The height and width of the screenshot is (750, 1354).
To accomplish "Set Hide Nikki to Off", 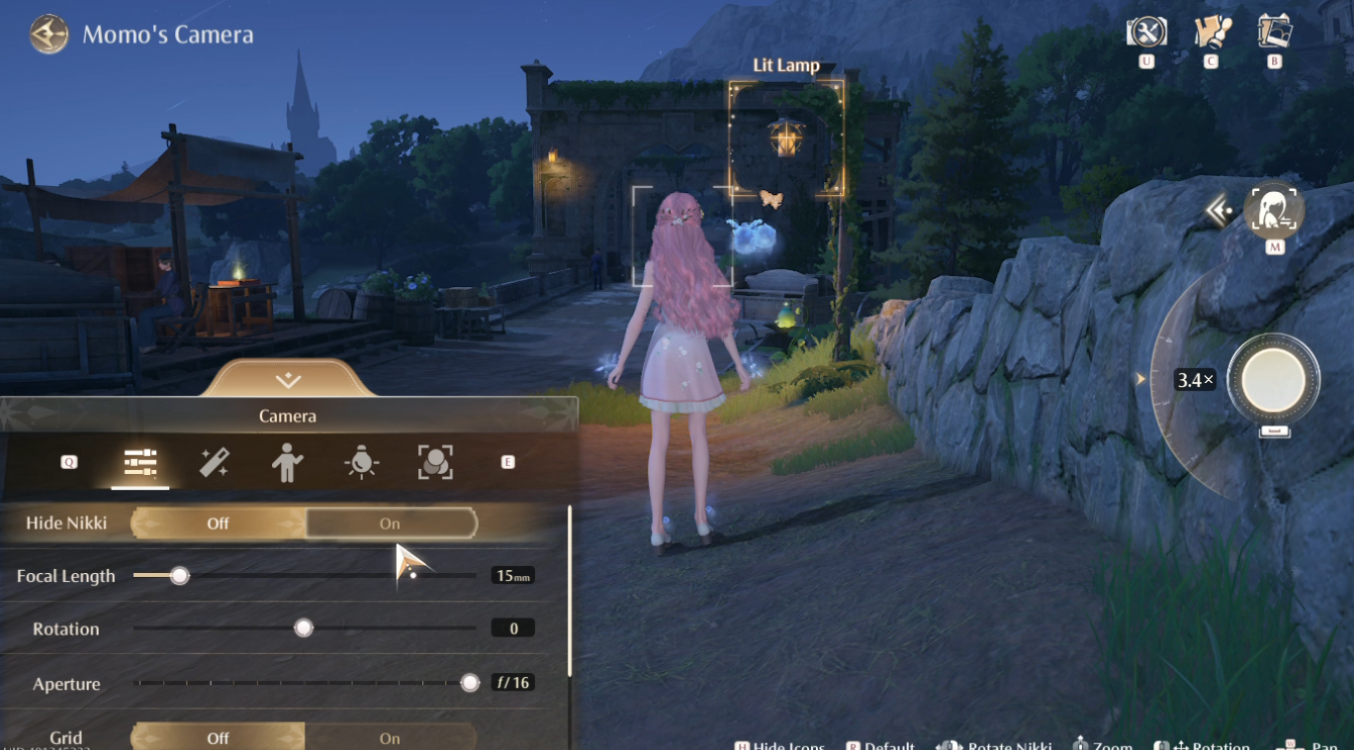I will 218,523.
